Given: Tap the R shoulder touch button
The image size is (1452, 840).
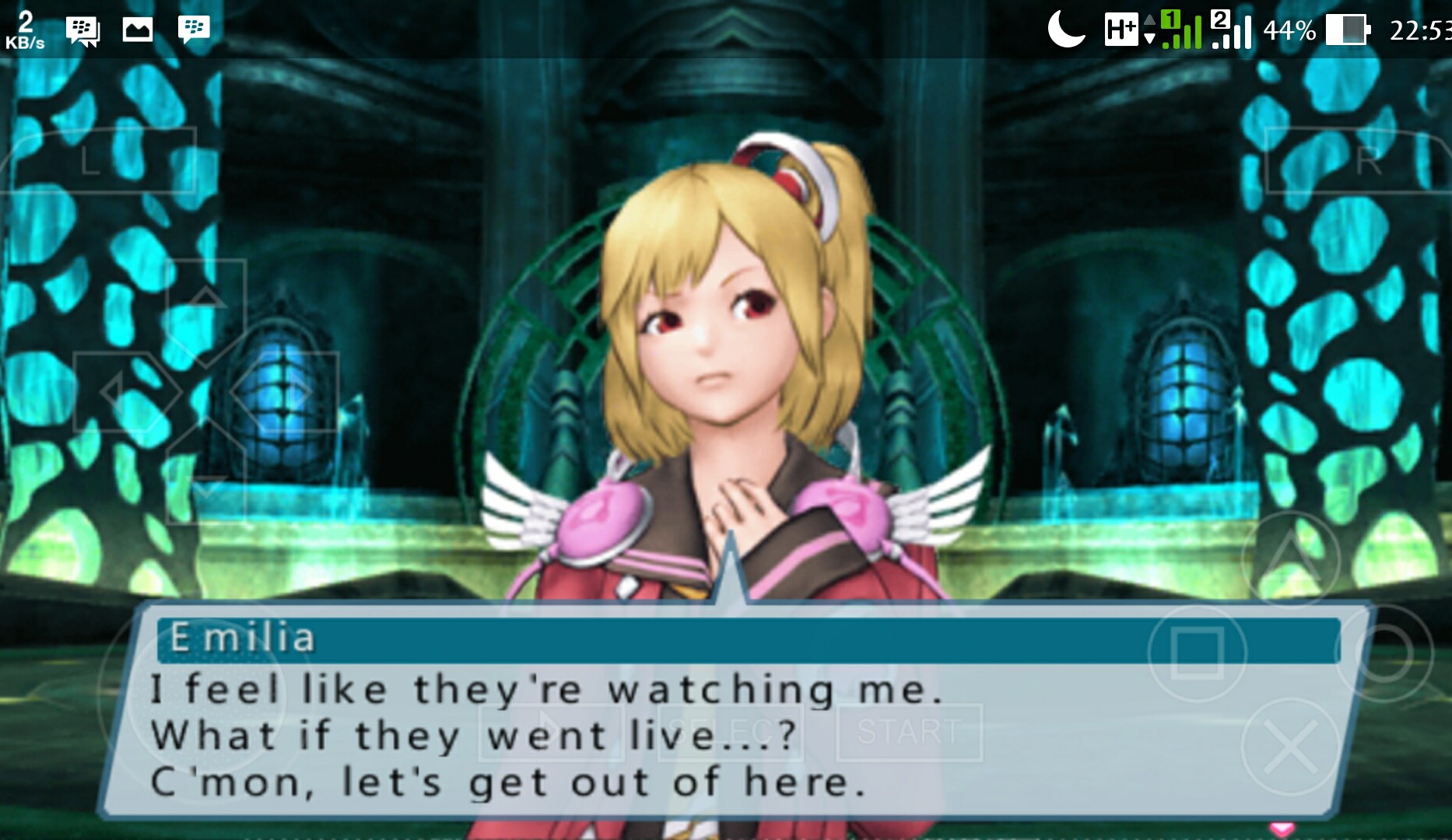Looking at the screenshot, I should point(1359,160).
